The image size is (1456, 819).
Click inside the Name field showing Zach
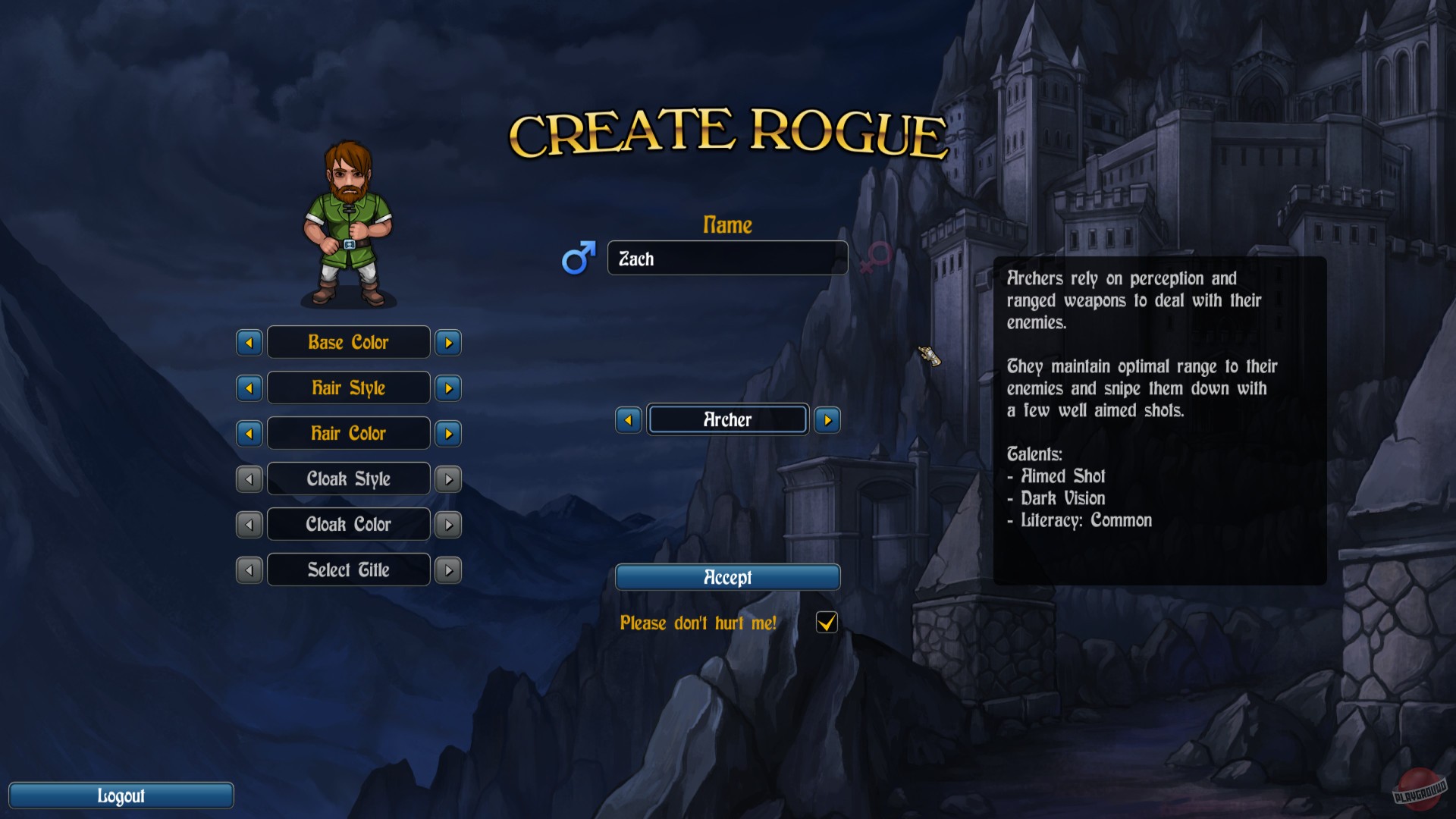pyautogui.click(x=726, y=259)
